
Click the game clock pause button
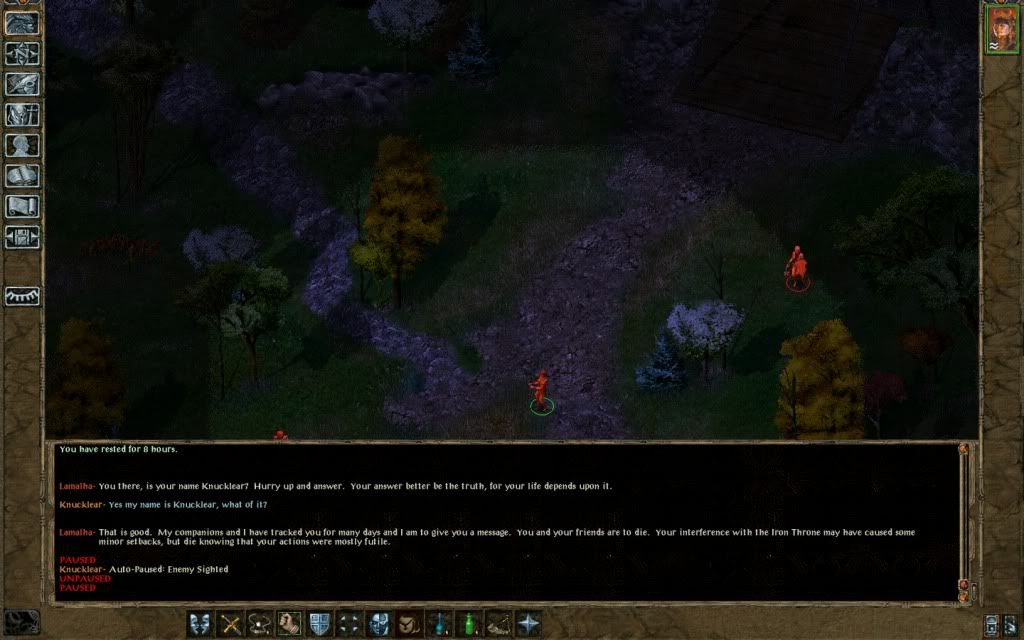pyautogui.click(x=22, y=622)
